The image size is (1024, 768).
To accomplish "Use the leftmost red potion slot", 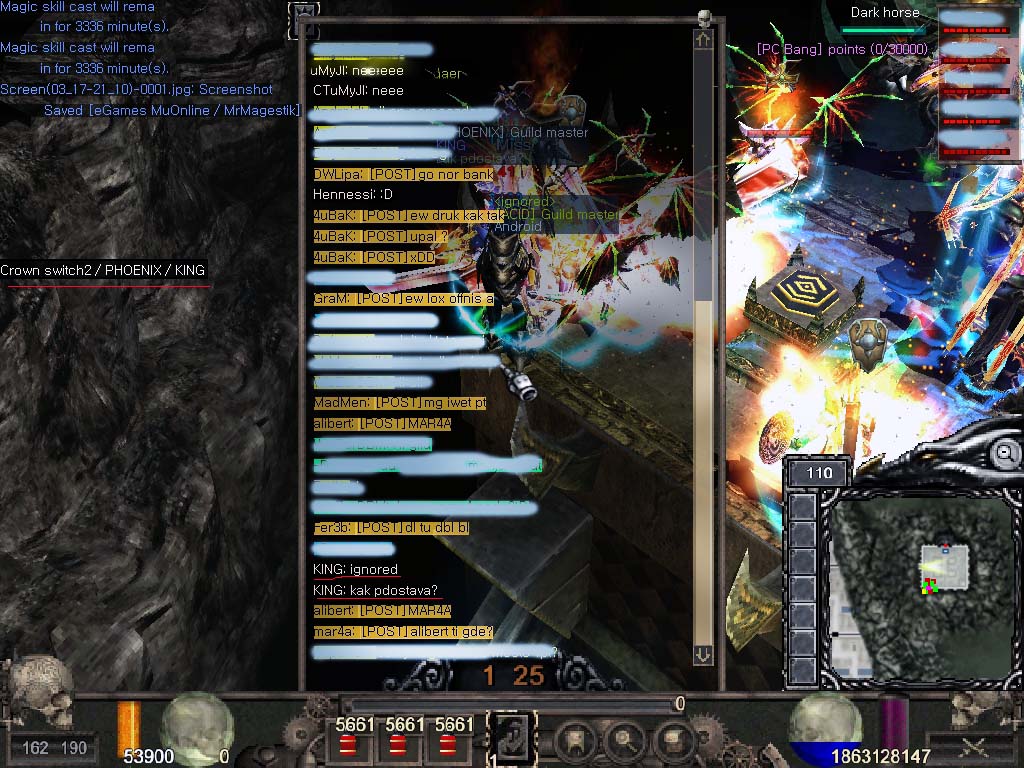I will [x=348, y=745].
